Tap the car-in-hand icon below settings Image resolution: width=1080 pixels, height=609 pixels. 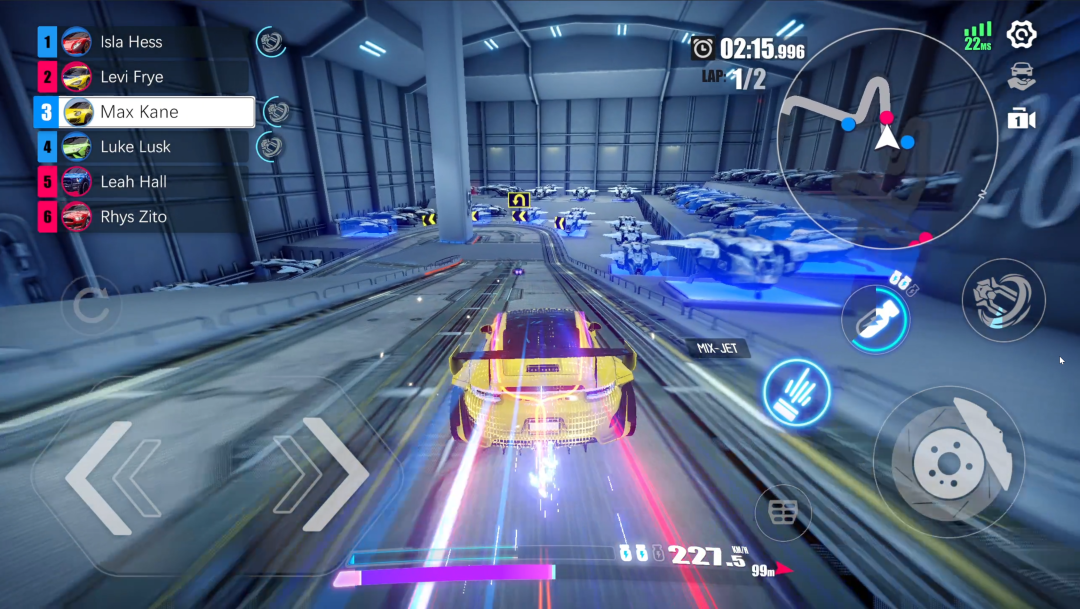1021,75
